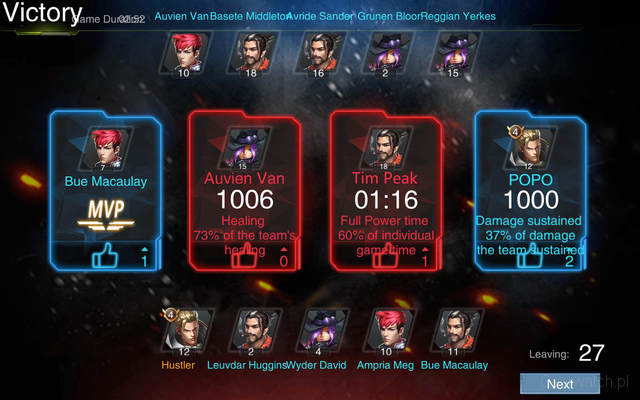Viewport: 640px width, 400px height.
Task: View Reggian Yerkes's player portrait
Action: click(449, 51)
